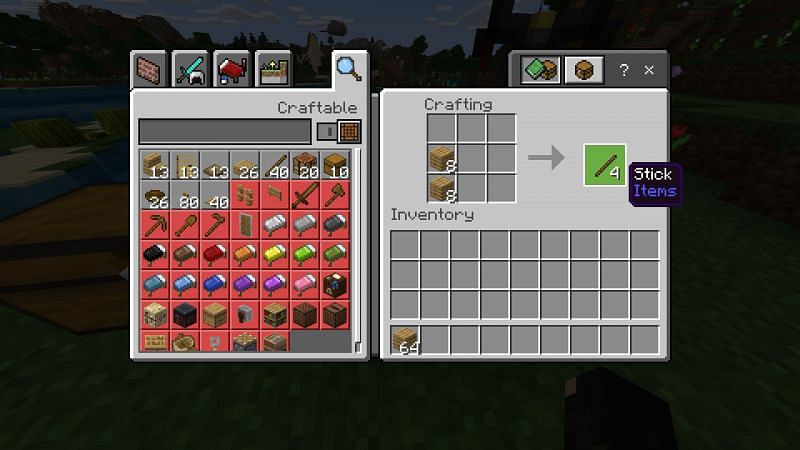Open the brick block construction tab
This screenshot has width=800, height=450.
click(150, 70)
